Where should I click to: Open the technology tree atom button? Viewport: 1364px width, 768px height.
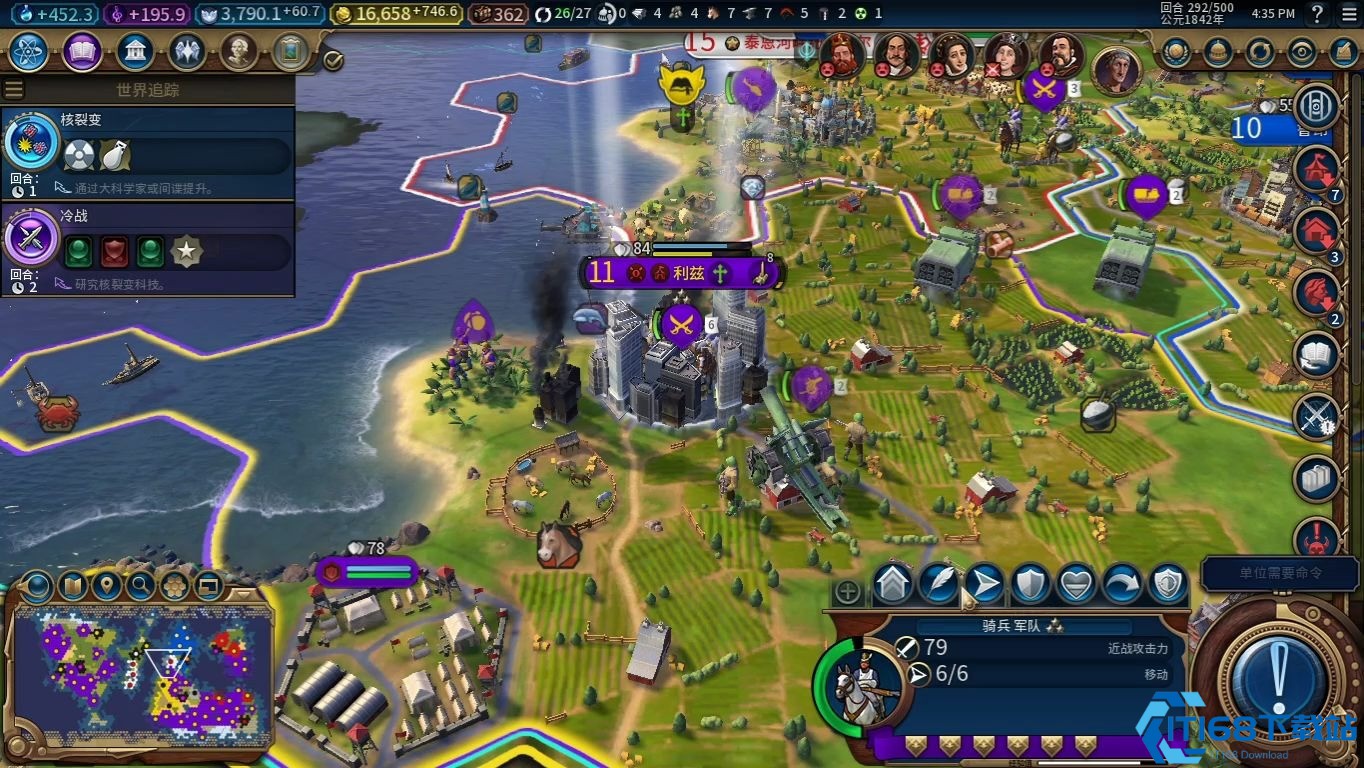coord(29,51)
